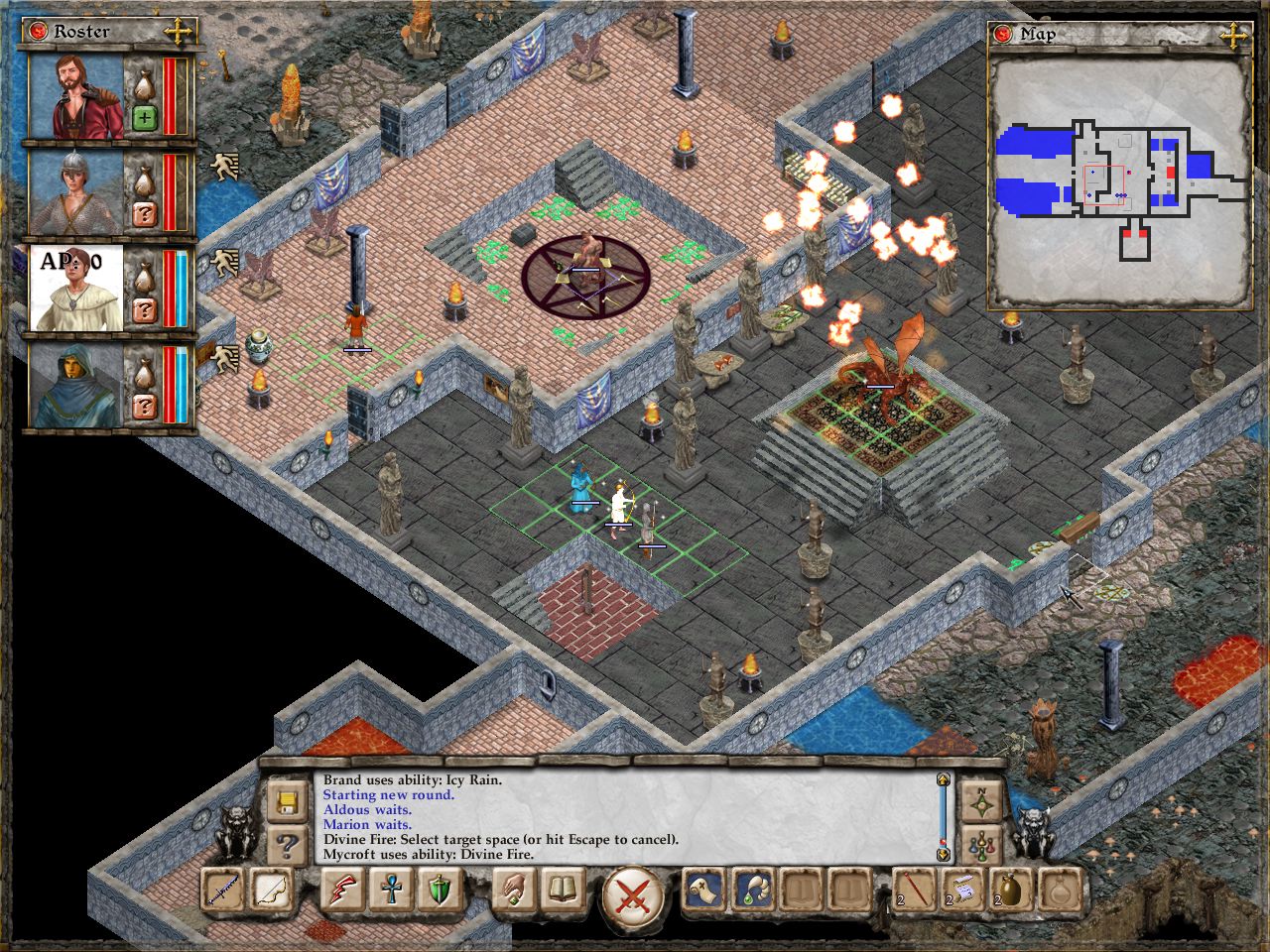Select the blue-hooded character portrait
The image size is (1270, 952).
(x=75, y=385)
